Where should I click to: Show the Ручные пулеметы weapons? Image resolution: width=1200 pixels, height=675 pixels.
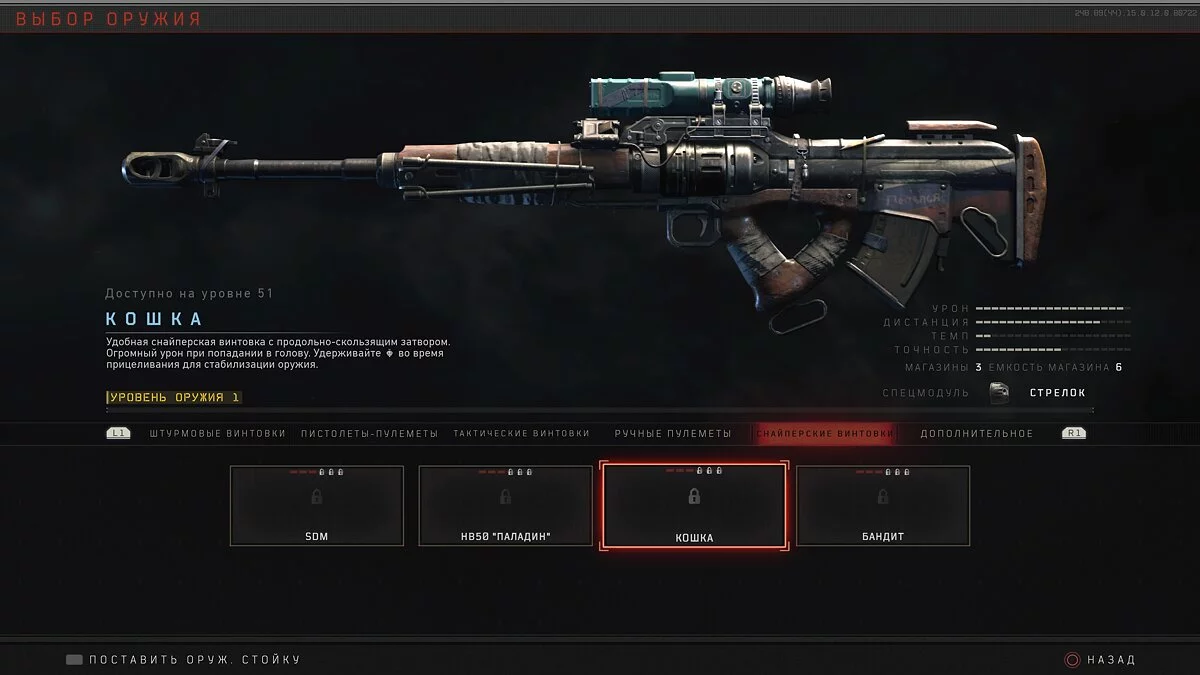coord(672,433)
